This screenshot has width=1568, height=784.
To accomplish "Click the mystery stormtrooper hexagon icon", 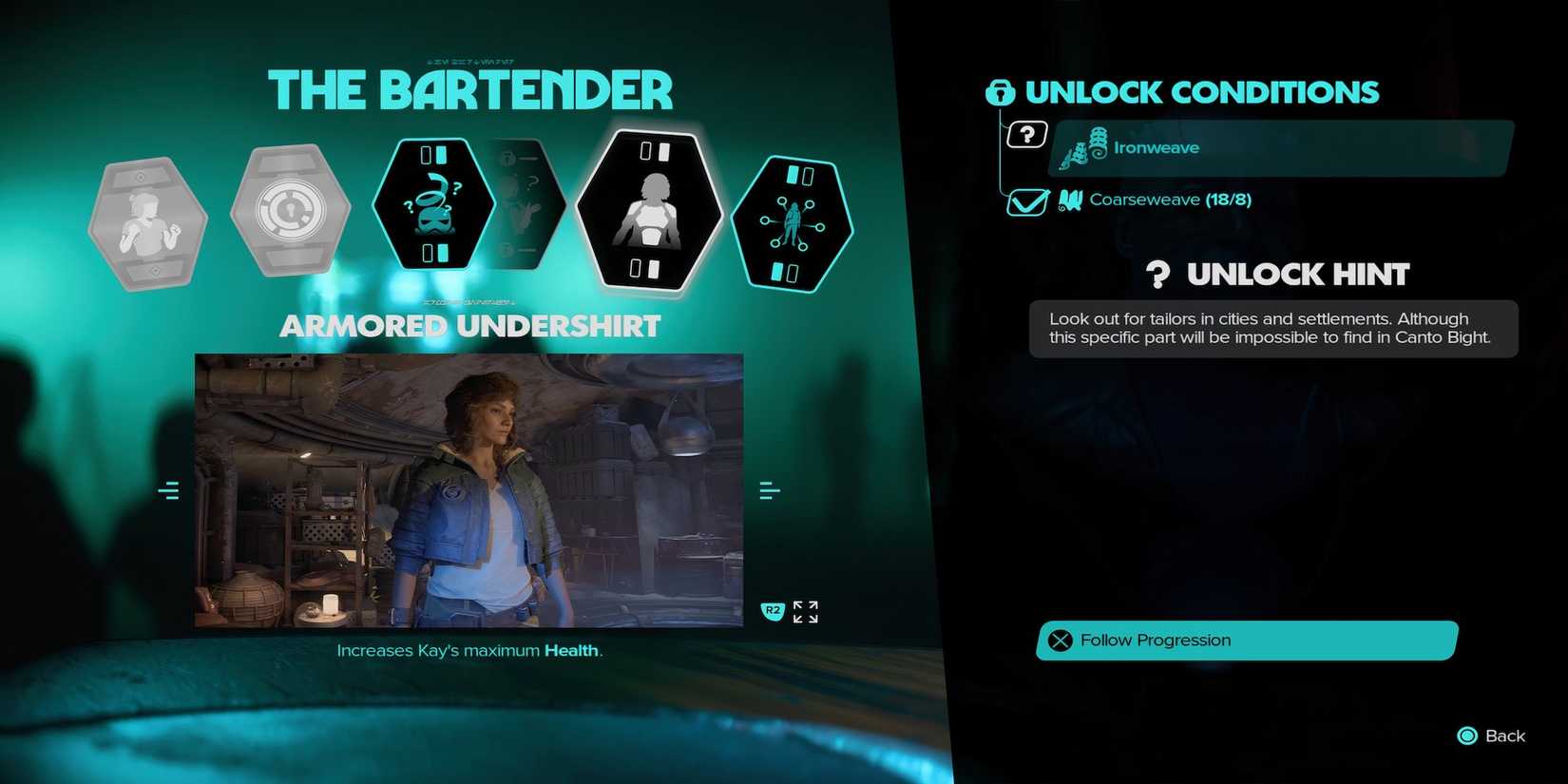I will 435,204.
